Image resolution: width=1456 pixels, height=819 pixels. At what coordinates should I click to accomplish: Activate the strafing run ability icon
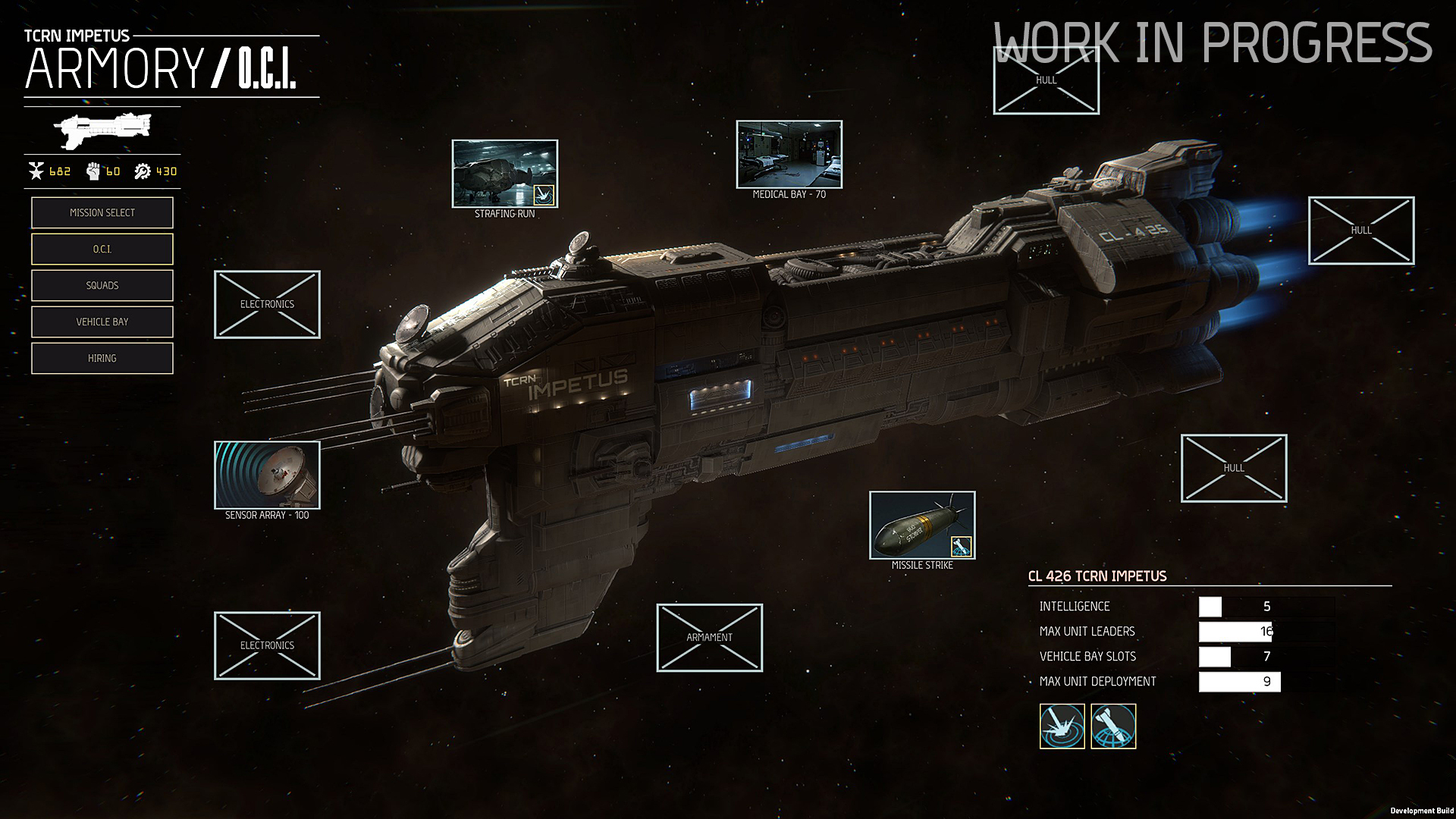coord(1062,726)
